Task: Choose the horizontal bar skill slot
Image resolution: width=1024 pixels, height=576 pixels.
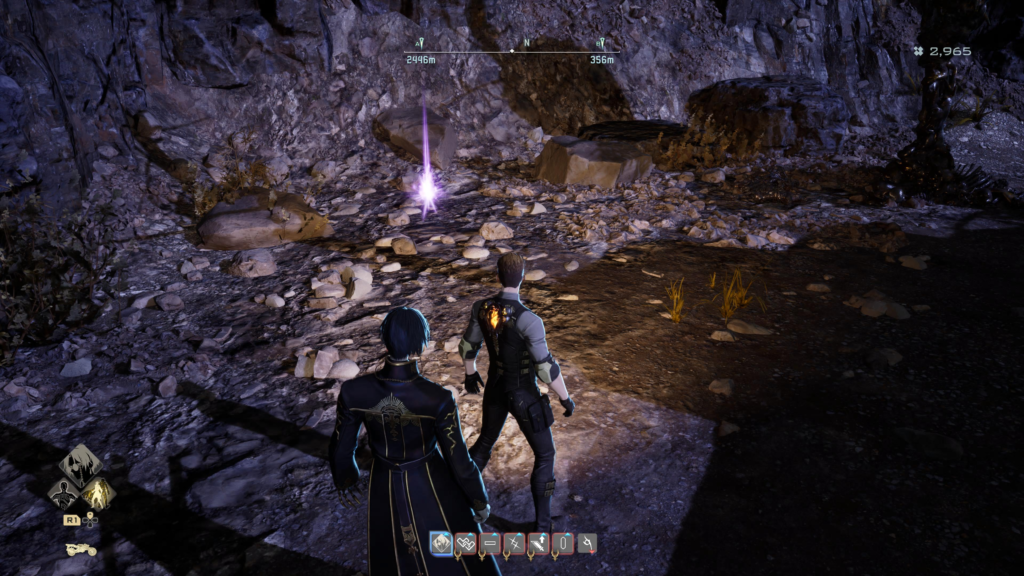Action: [490, 543]
